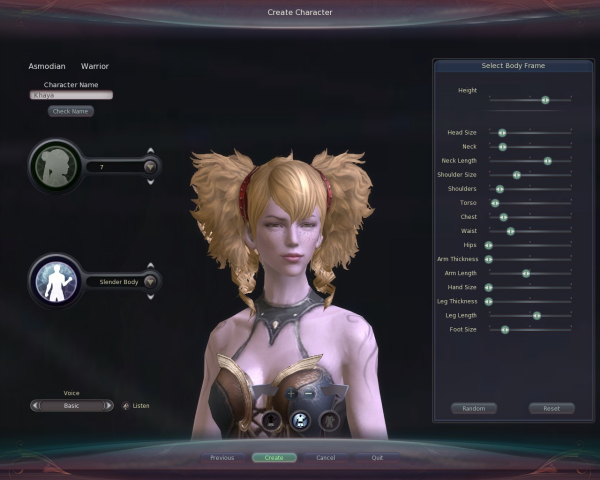Create the character
The width and height of the screenshot is (600, 480).
tap(274, 457)
